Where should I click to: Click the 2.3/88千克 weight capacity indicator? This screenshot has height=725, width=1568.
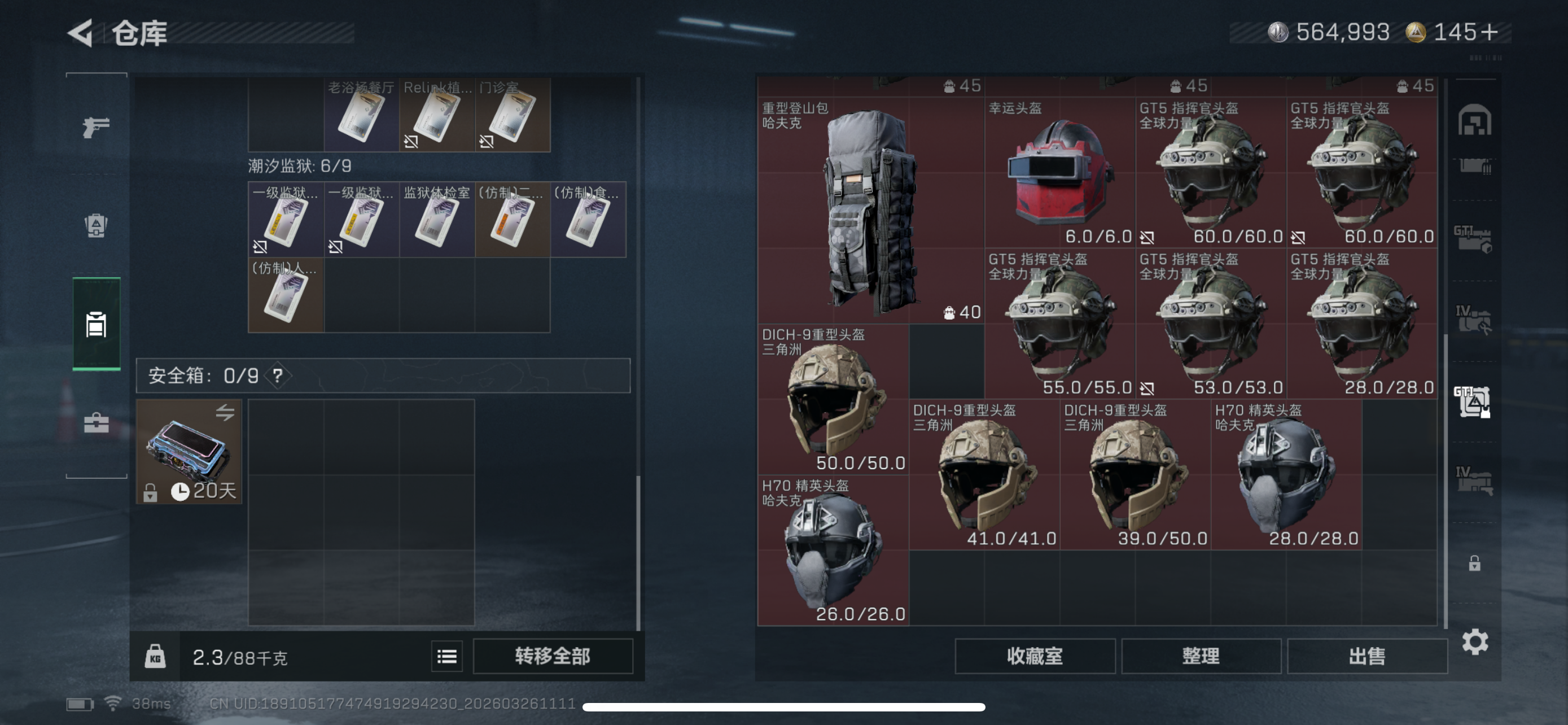coord(240,656)
